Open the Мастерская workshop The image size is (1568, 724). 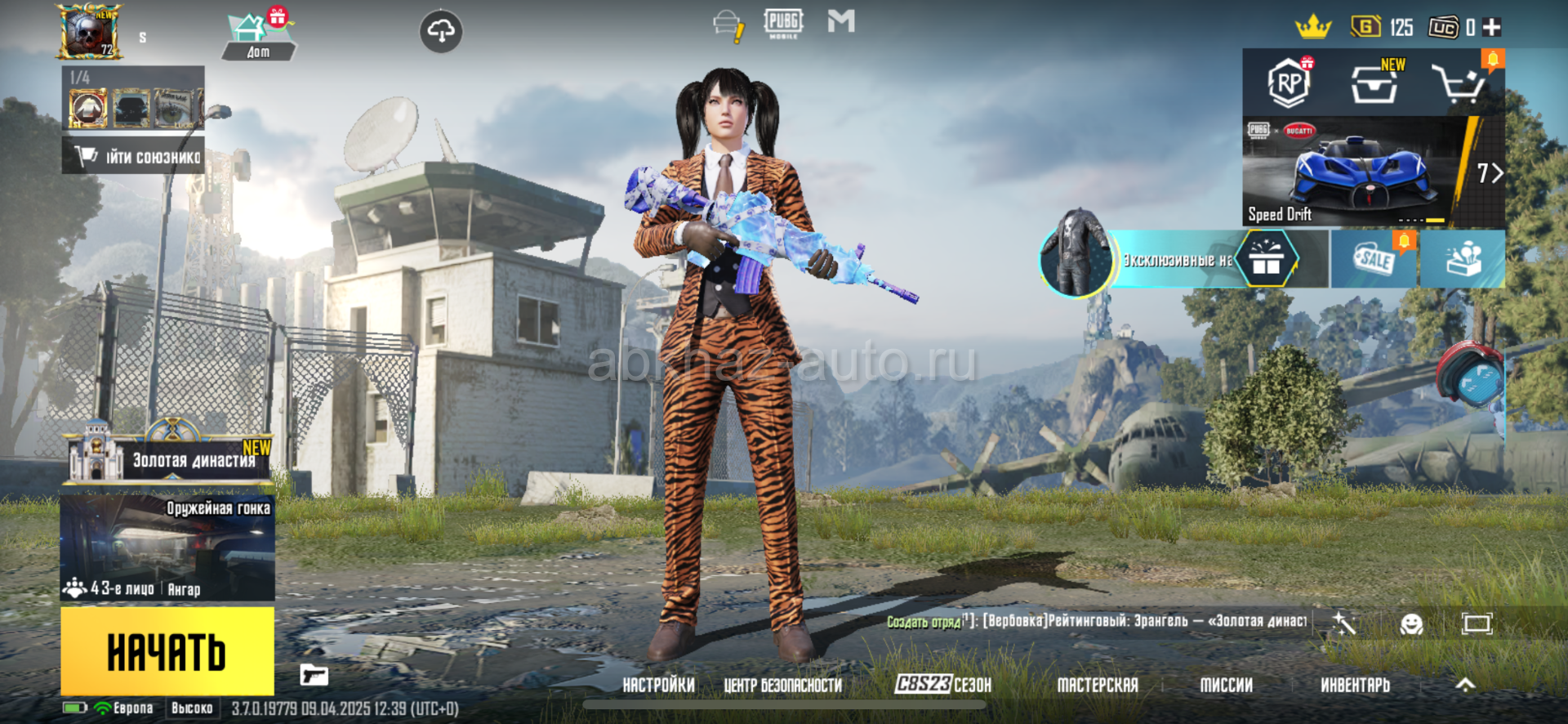pyautogui.click(x=1097, y=685)
